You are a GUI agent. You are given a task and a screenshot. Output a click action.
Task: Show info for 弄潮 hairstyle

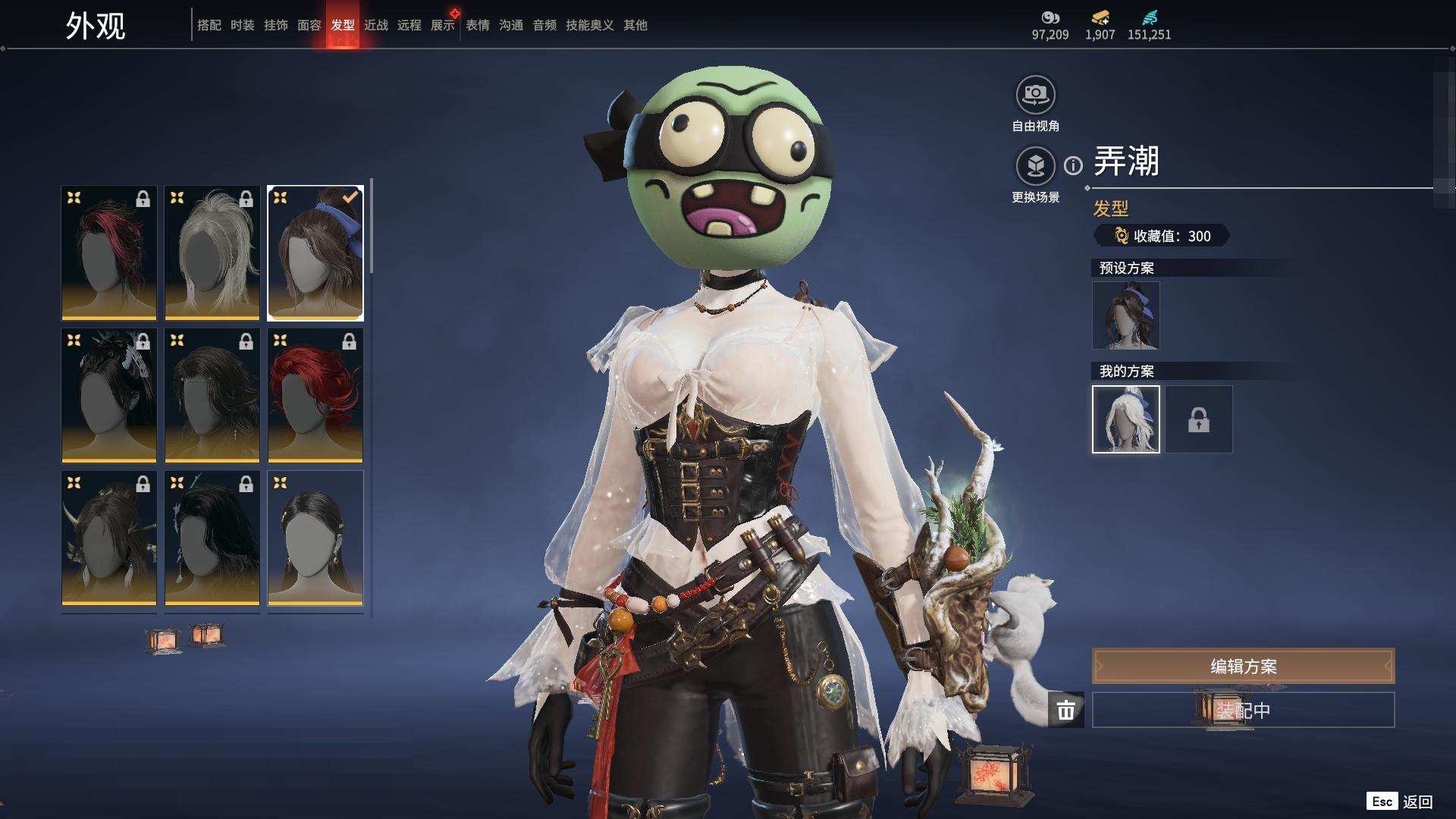tap(1073, 165)
